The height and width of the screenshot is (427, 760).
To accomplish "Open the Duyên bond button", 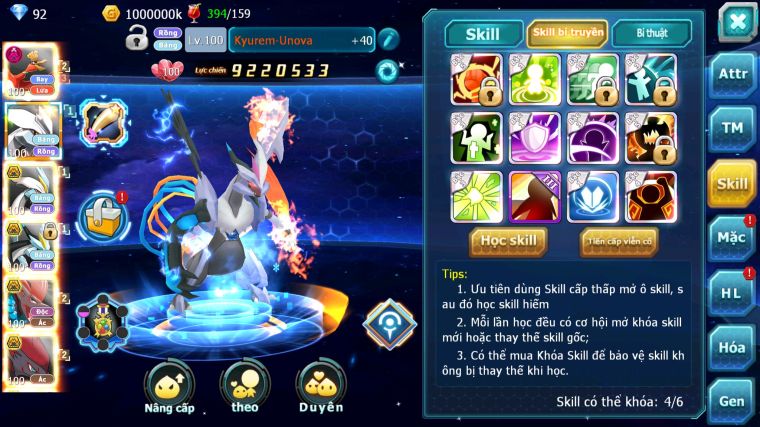I will tap(321, 387).
